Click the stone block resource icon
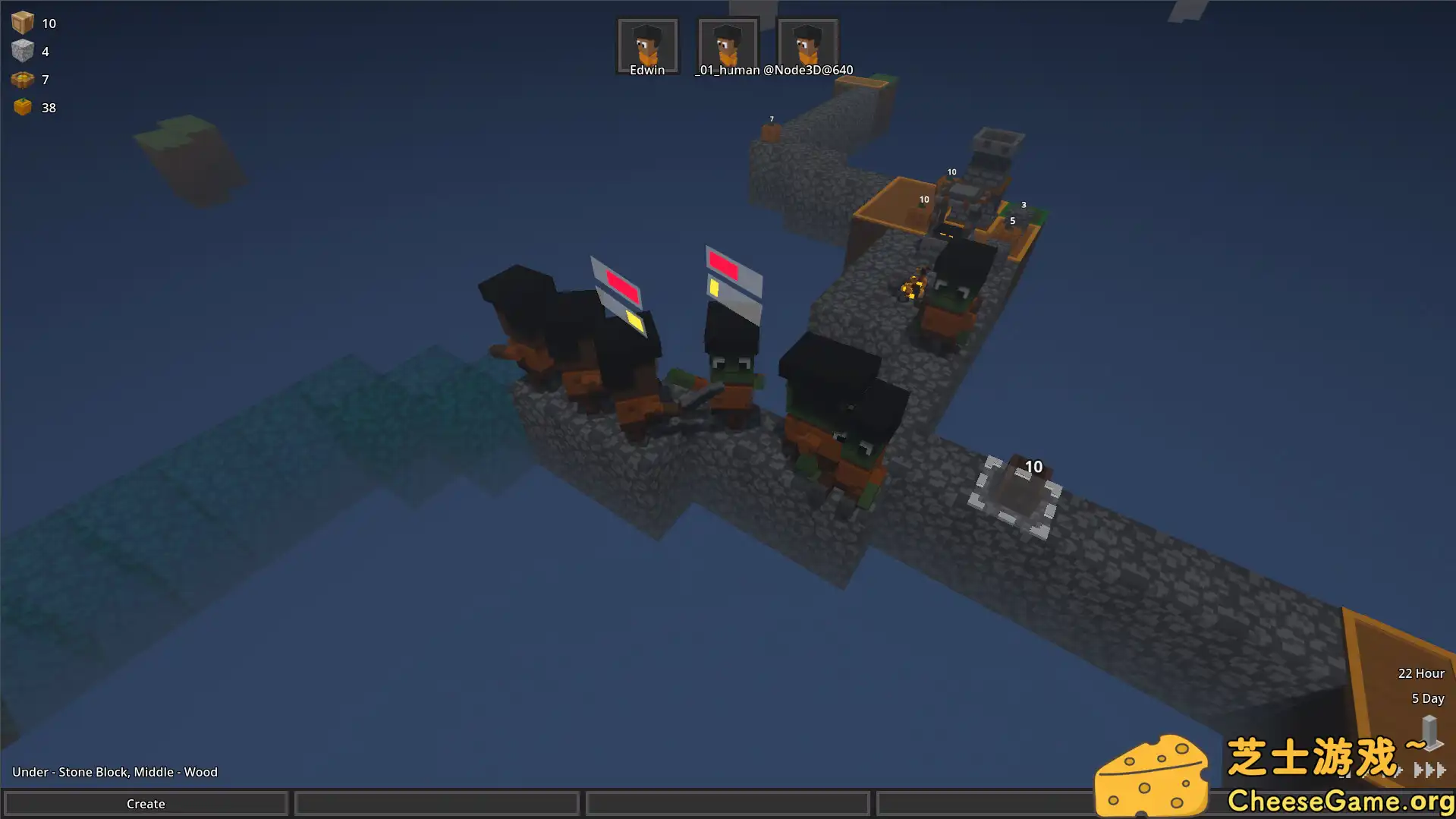Screen dimensions: 1456x819 click(24, 50)
